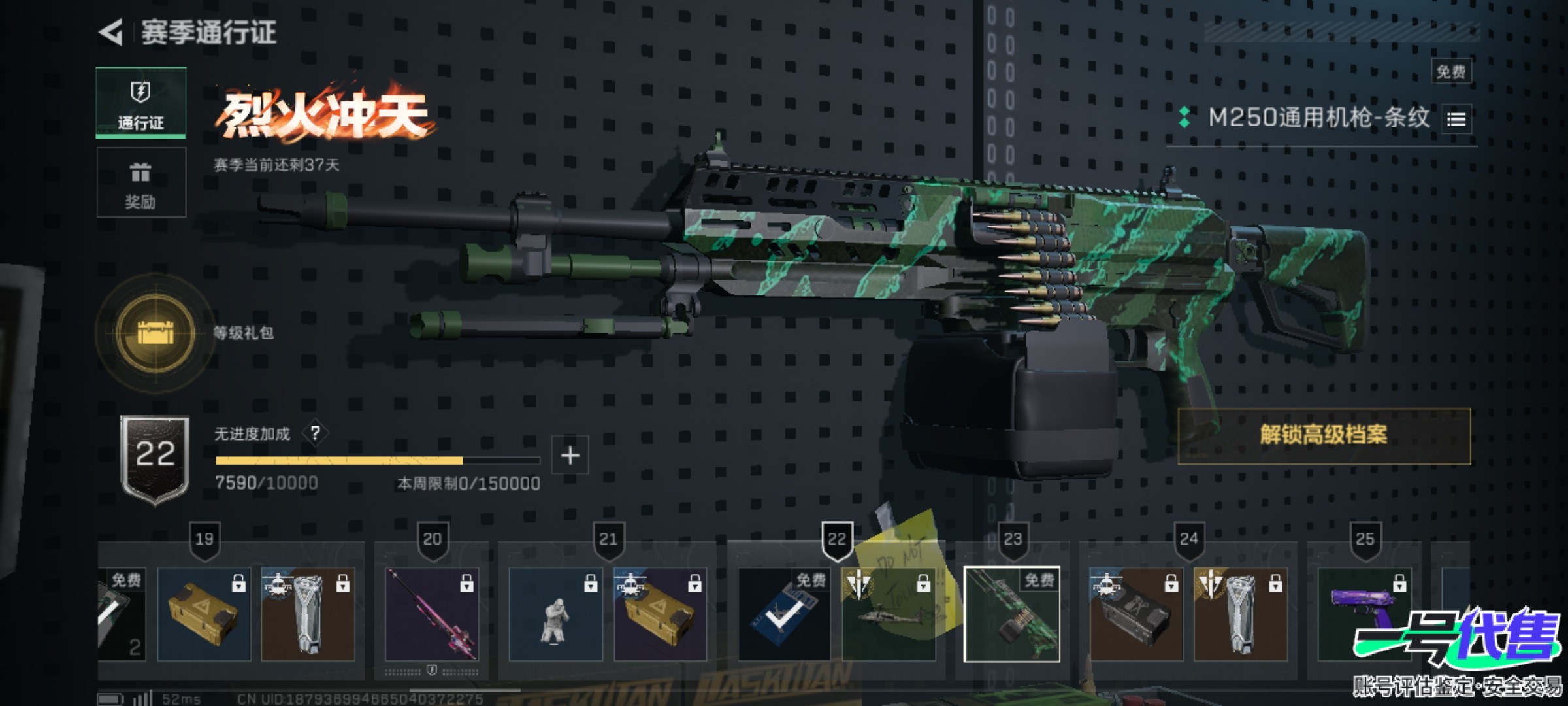Choose the level 22 helicopter reward tile

[889, 614]
